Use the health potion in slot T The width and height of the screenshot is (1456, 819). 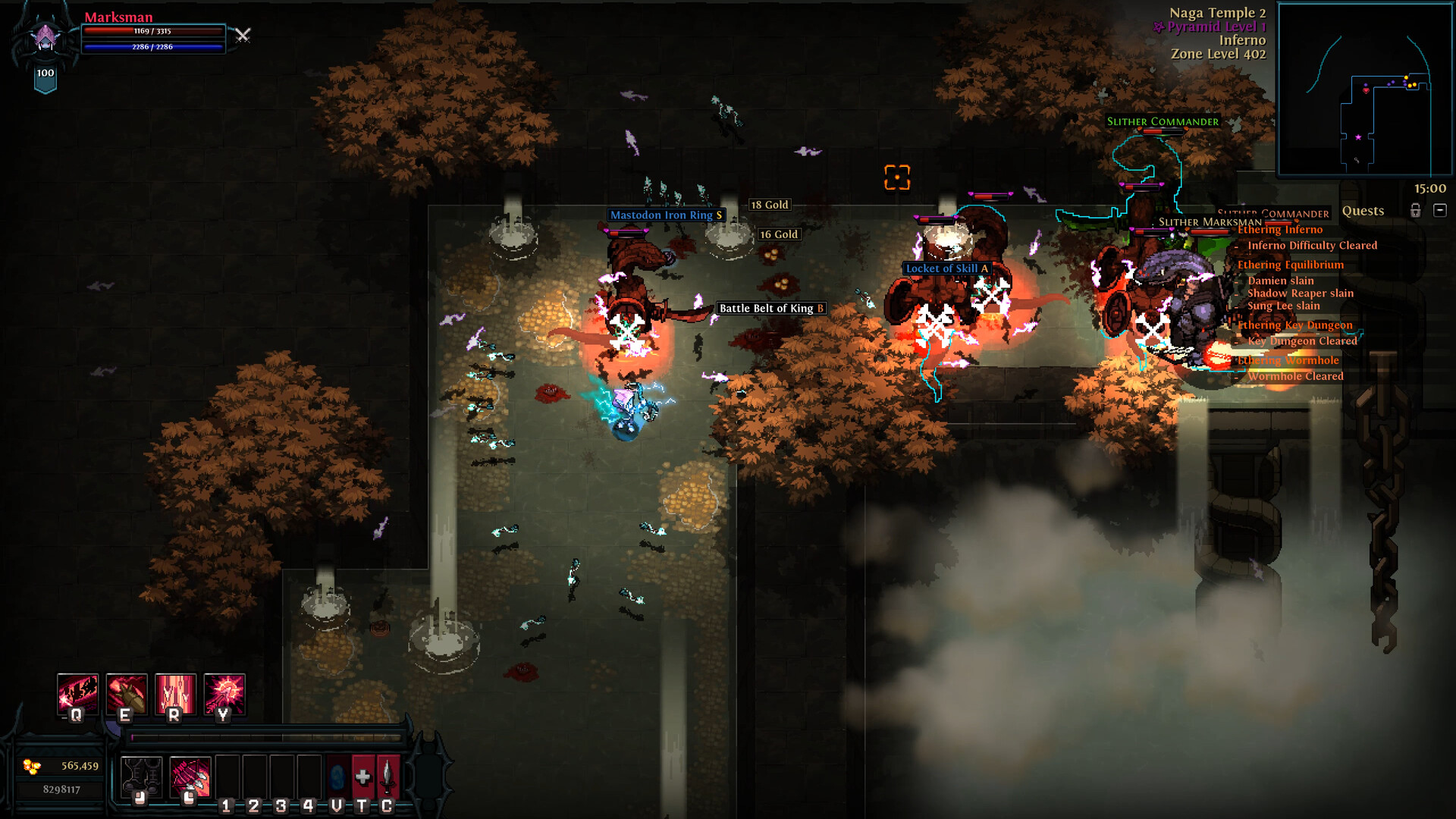[x=363, y=774]
